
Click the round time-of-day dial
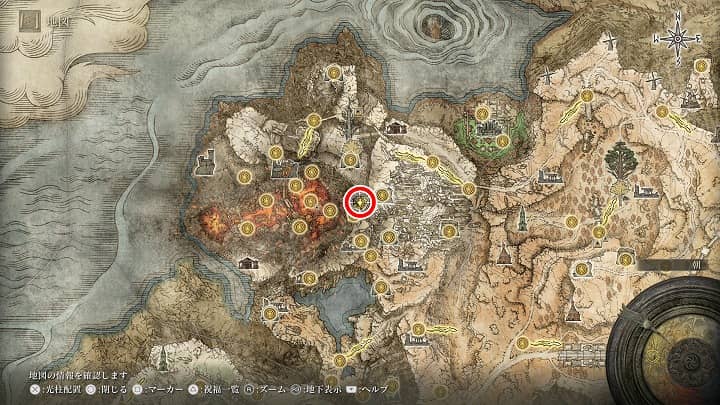(x=666, y=342)
